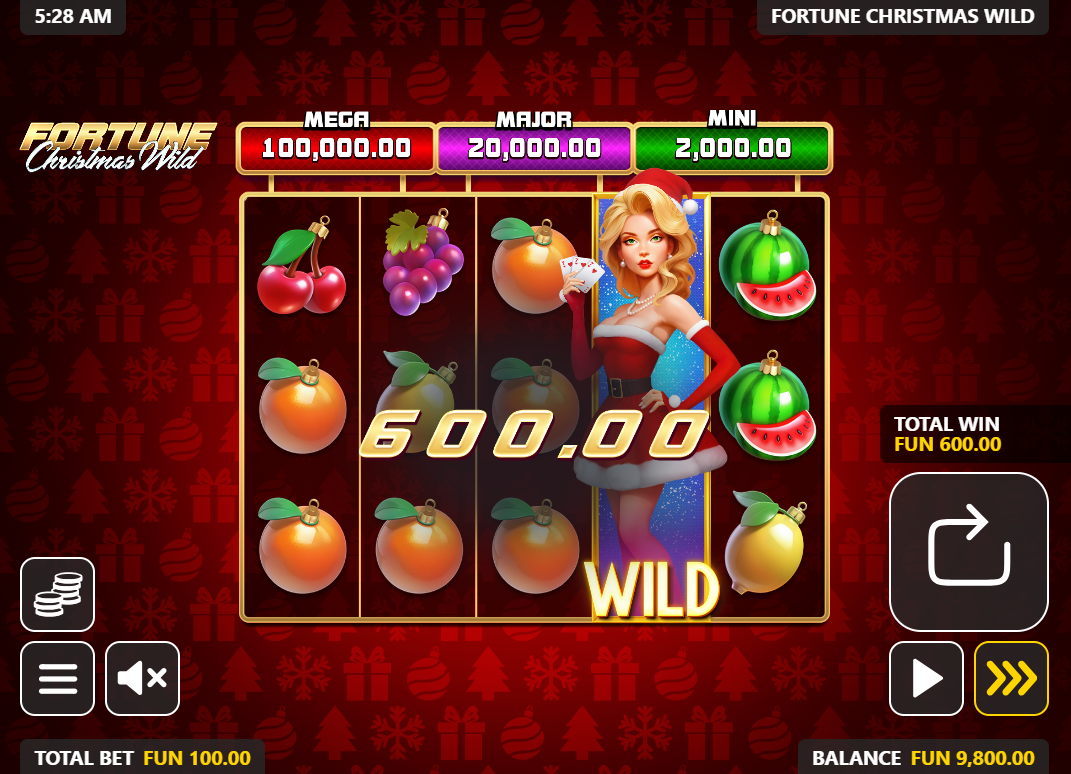Spin the reels with the large spin button
Screen dimensions: 1071x774
pyautogui.click(x=968, y=551)
